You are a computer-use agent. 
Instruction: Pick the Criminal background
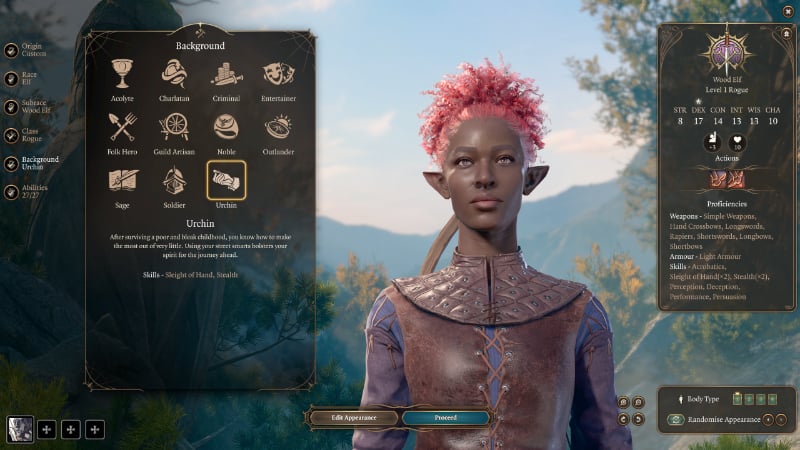pos(226,75)
